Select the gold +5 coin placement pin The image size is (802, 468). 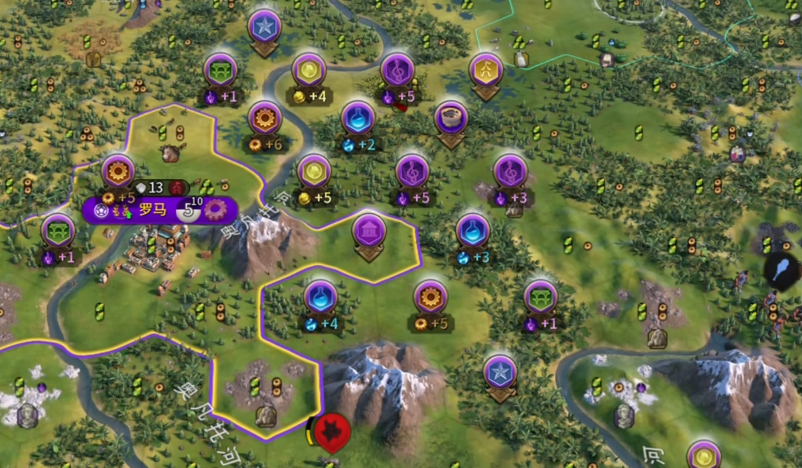pos(314,172)
